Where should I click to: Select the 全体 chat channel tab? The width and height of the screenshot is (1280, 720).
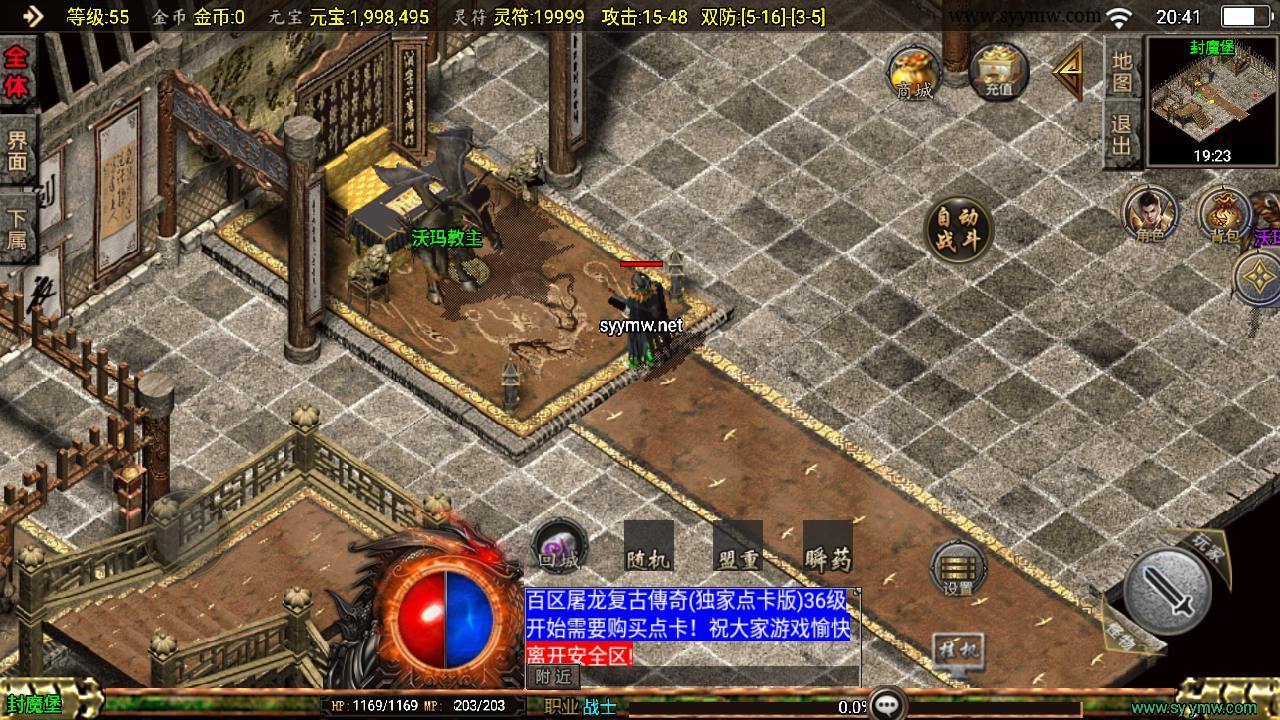click(16, 70)
